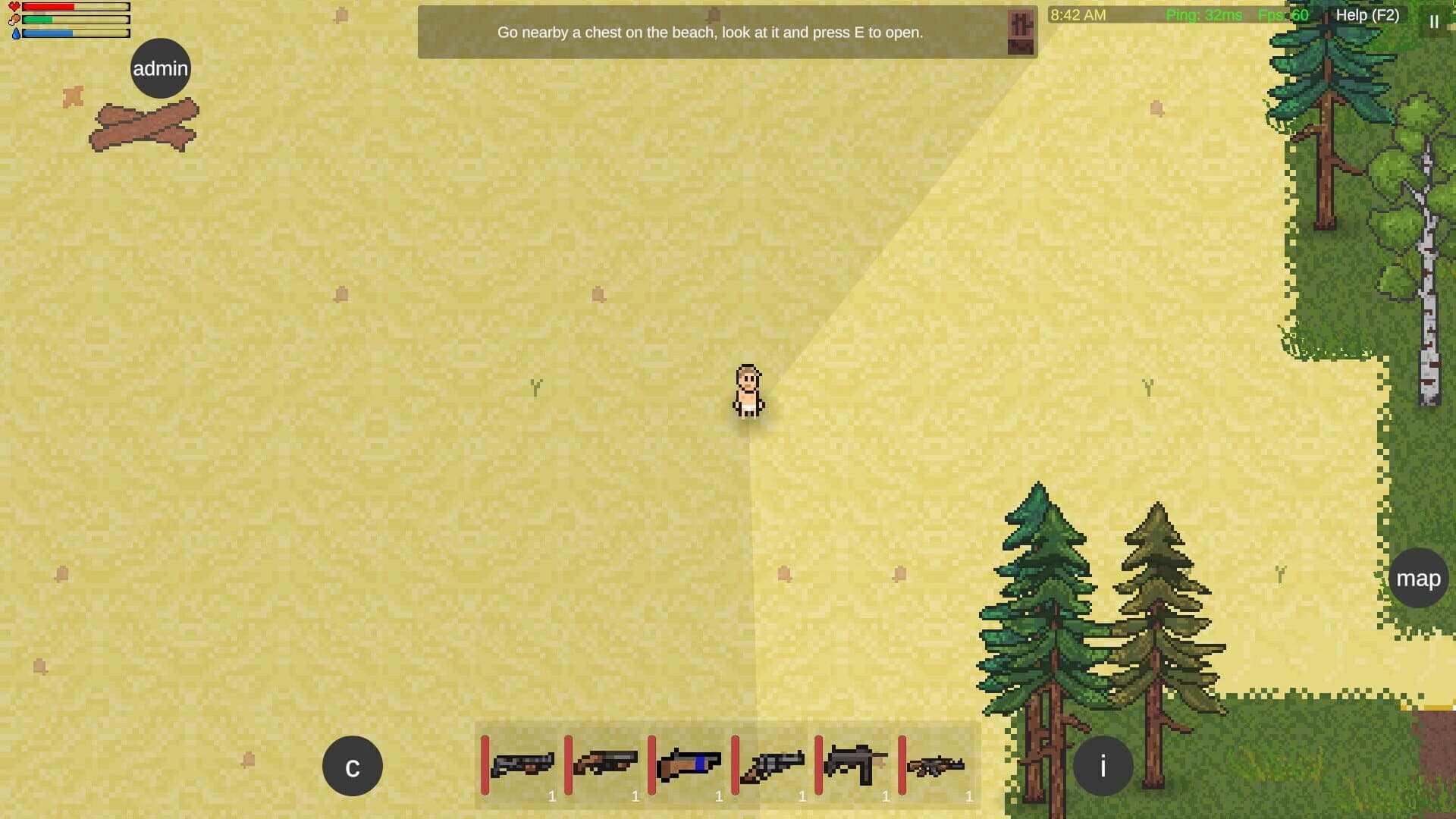Select the rifle in the last hotbar slot
This screenshot has width=1456, height=819.
point(940,762)
